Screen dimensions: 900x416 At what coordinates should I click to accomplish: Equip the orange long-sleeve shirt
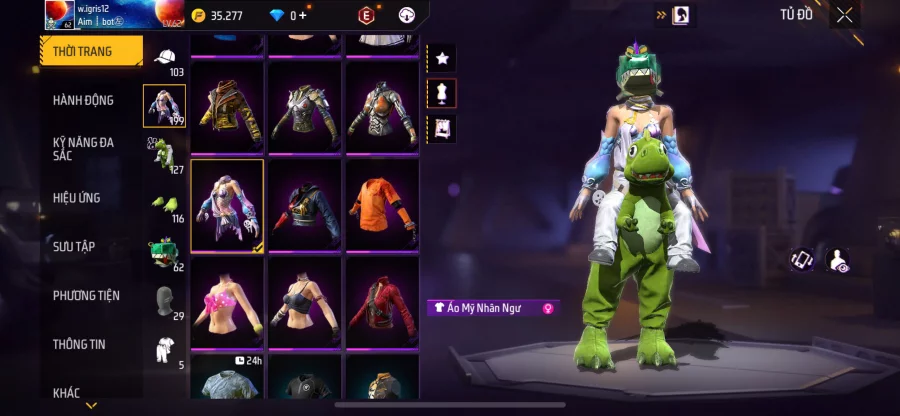382,204
